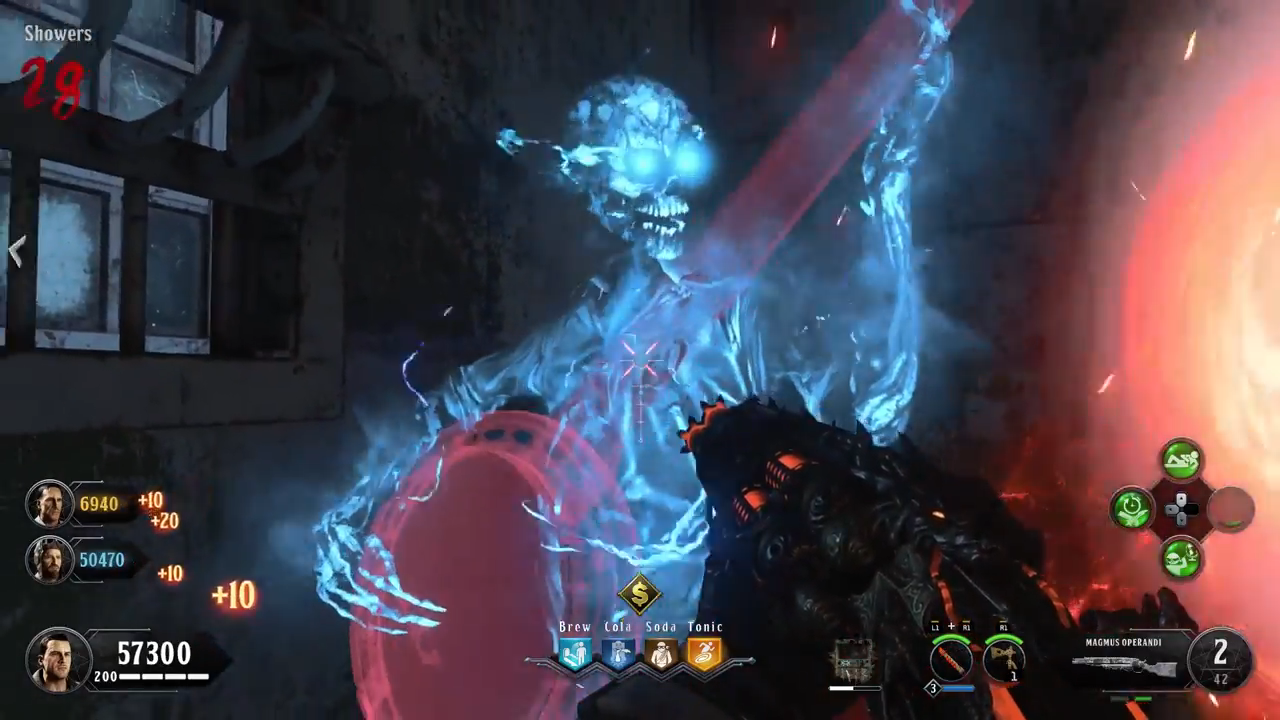Activate the bottom green elixir

coord(1181,556)
